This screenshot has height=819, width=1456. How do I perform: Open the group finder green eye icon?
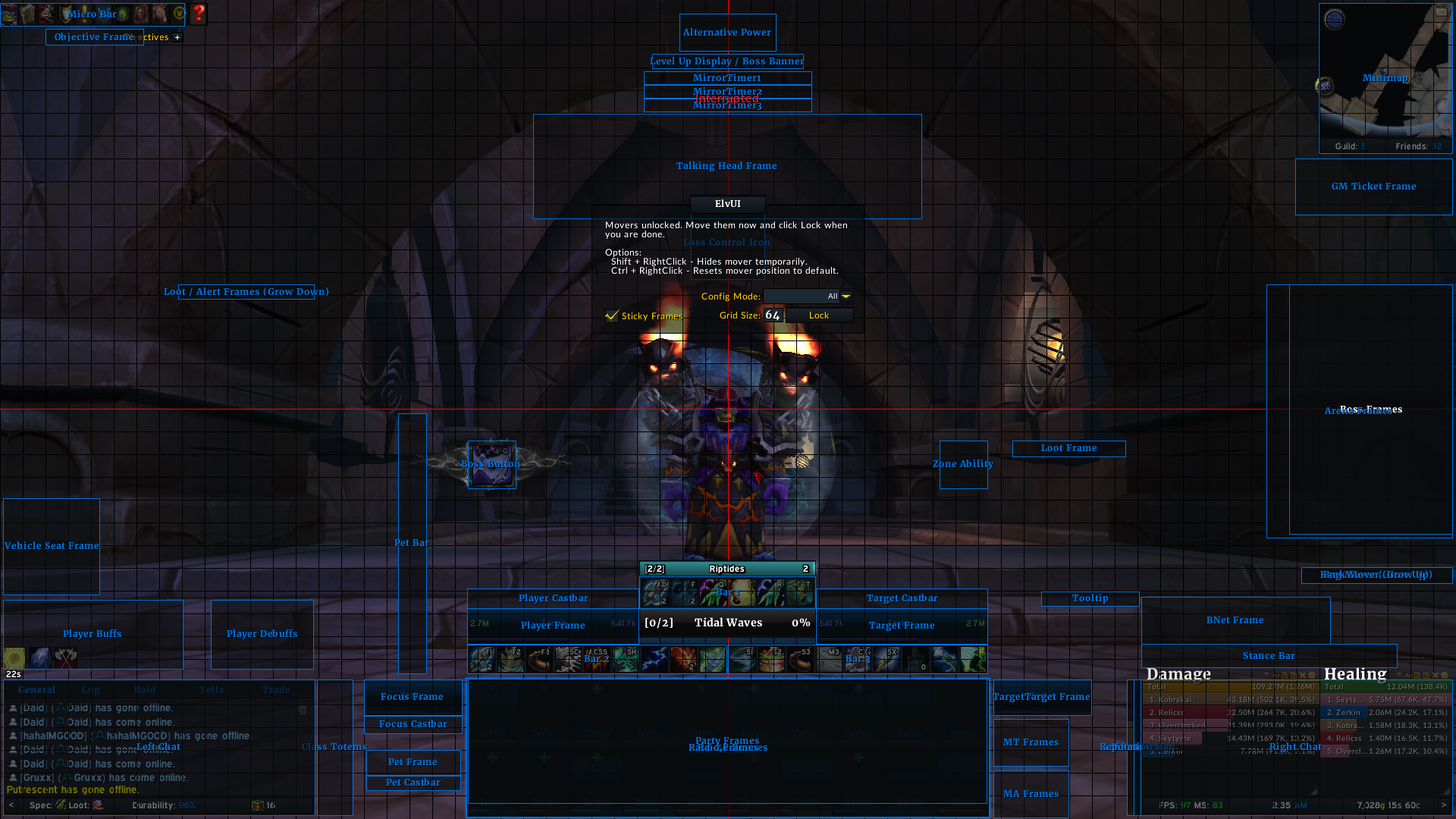tap(121, 14)
